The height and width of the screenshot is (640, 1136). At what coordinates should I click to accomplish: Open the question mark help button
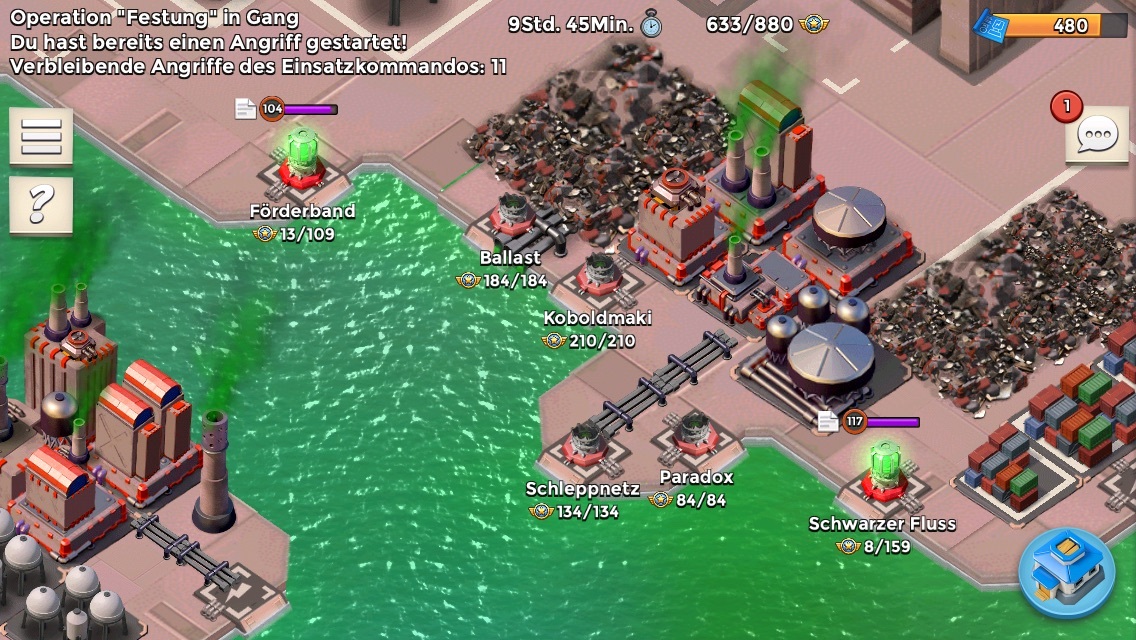coord(41,205)
